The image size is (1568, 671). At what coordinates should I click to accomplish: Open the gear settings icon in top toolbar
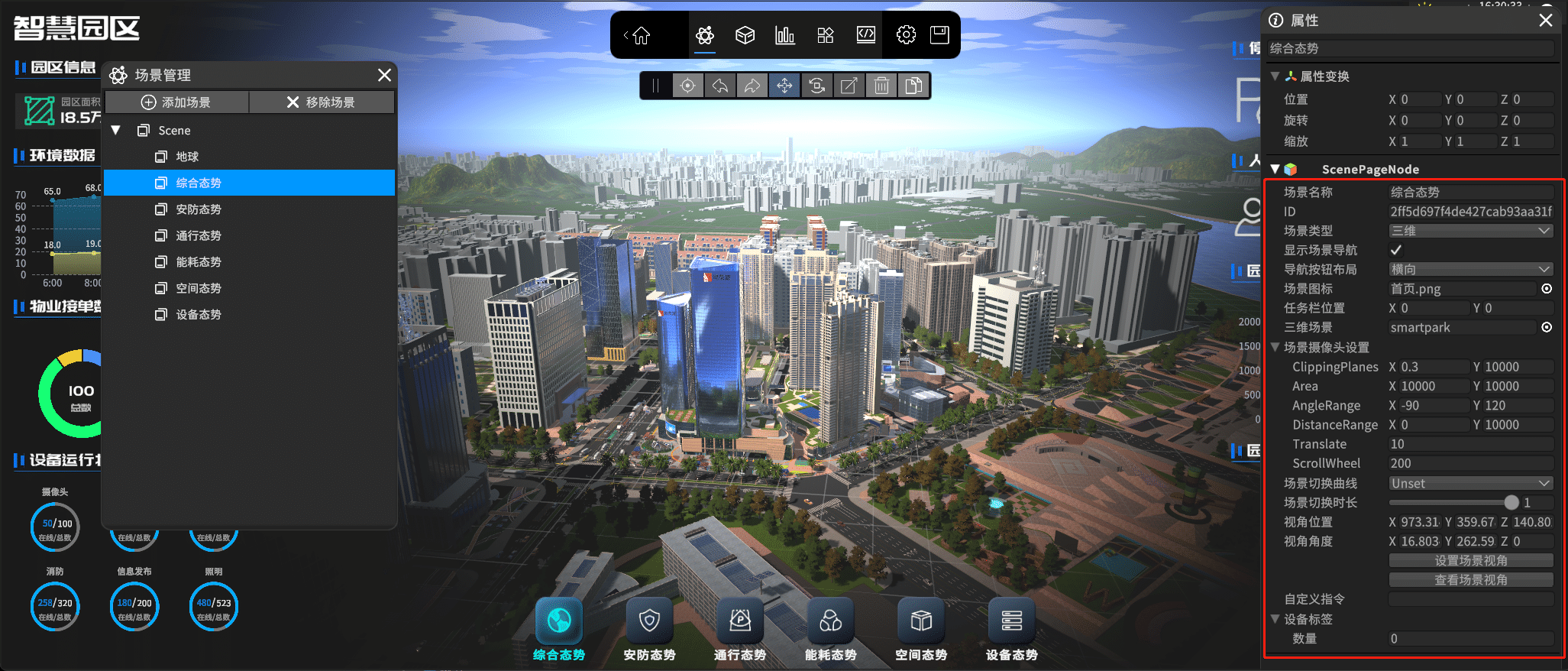(x=906, y=35)
